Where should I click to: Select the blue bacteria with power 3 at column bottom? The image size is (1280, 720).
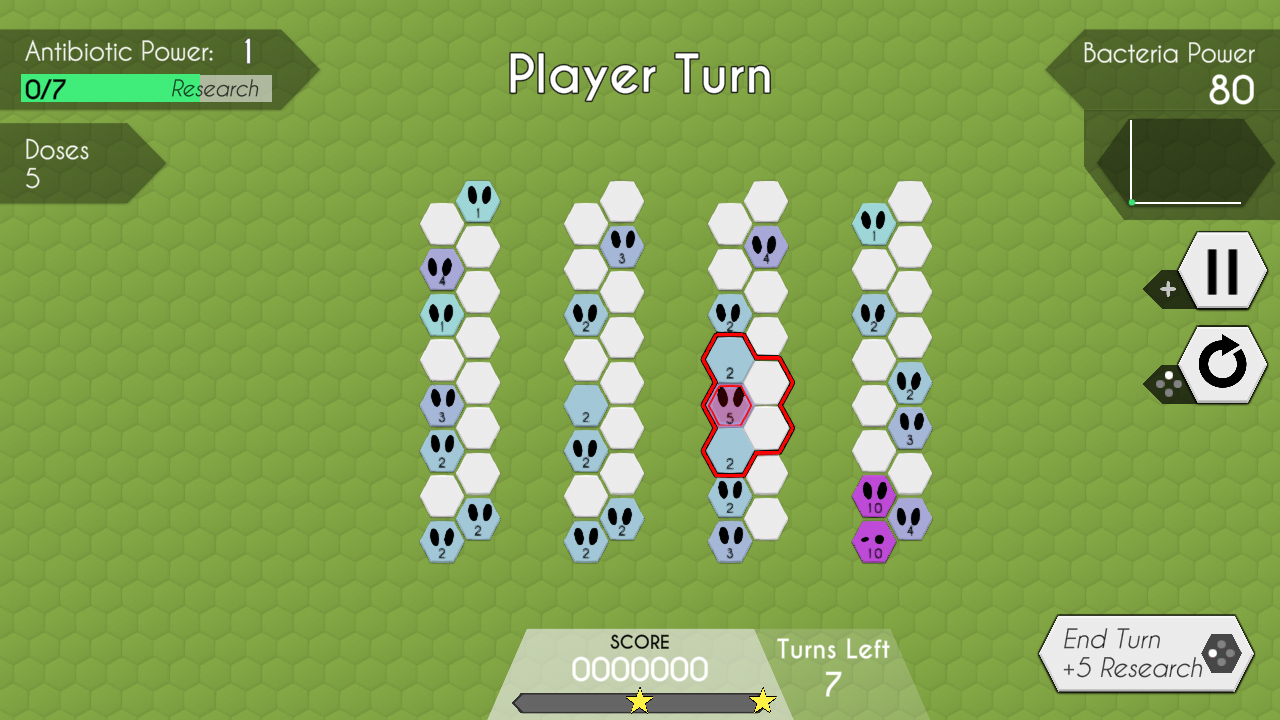click(x=731, y=543)
